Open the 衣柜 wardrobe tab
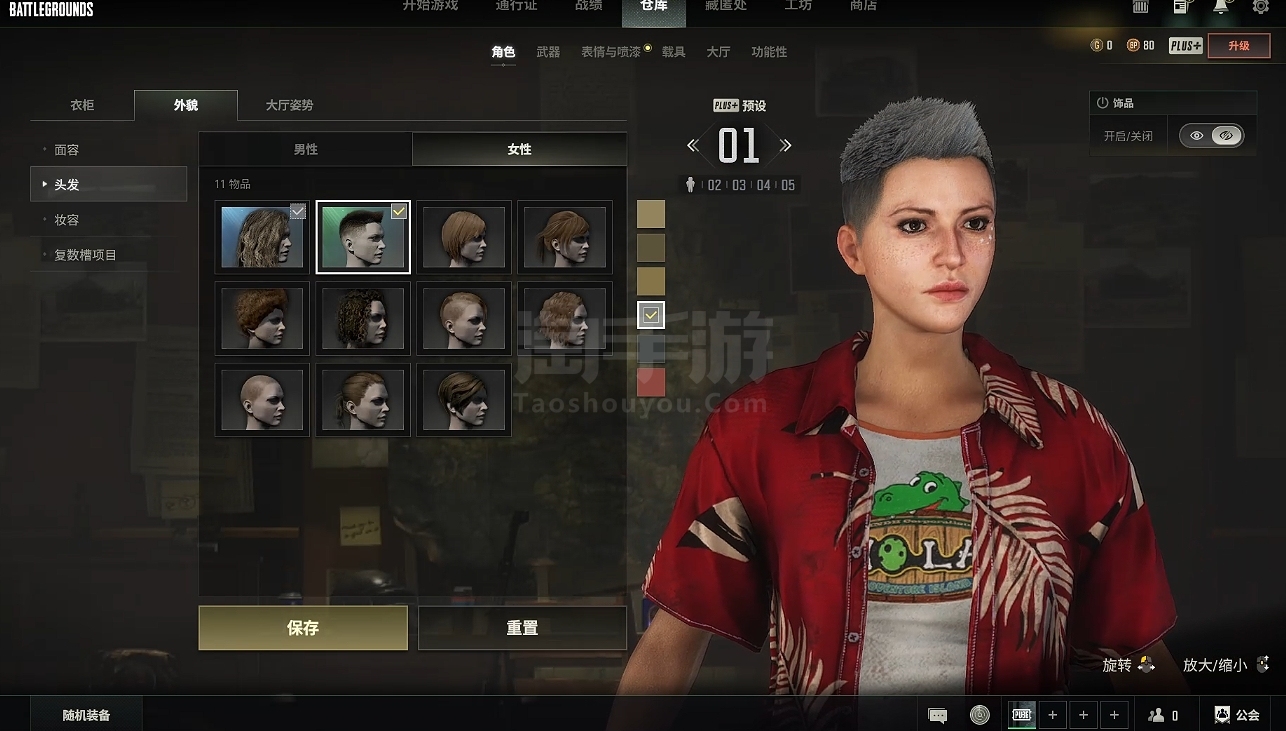 [82, 105]
